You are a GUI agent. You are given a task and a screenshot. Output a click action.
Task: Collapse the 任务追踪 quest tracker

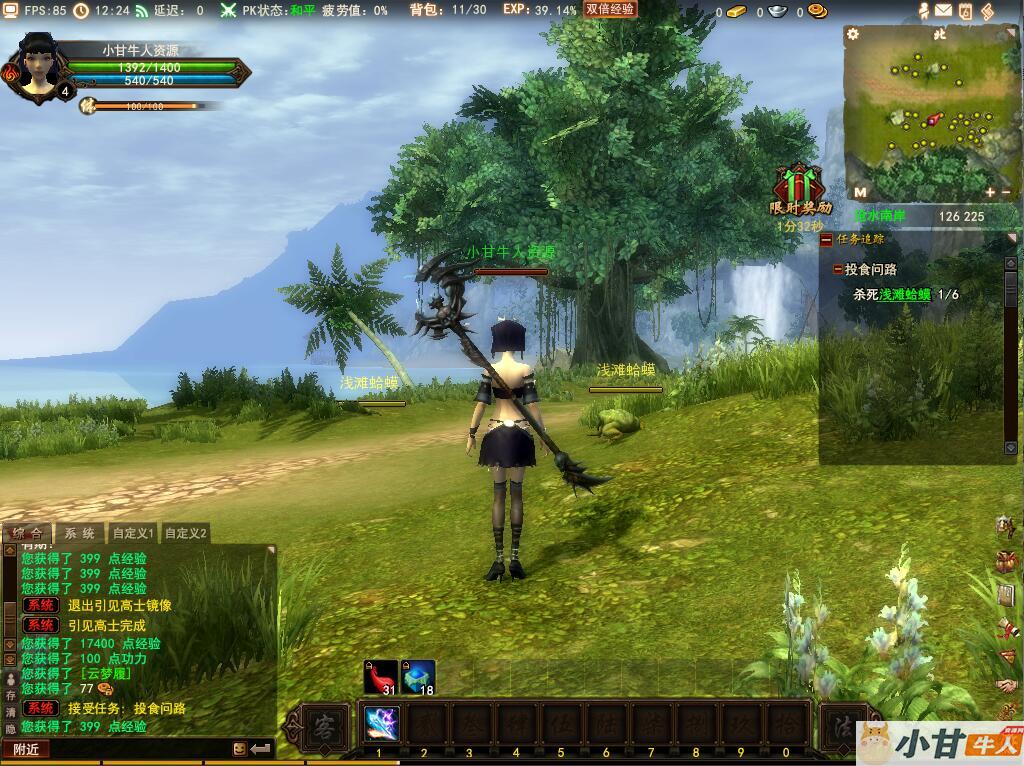tap(826, 240)
